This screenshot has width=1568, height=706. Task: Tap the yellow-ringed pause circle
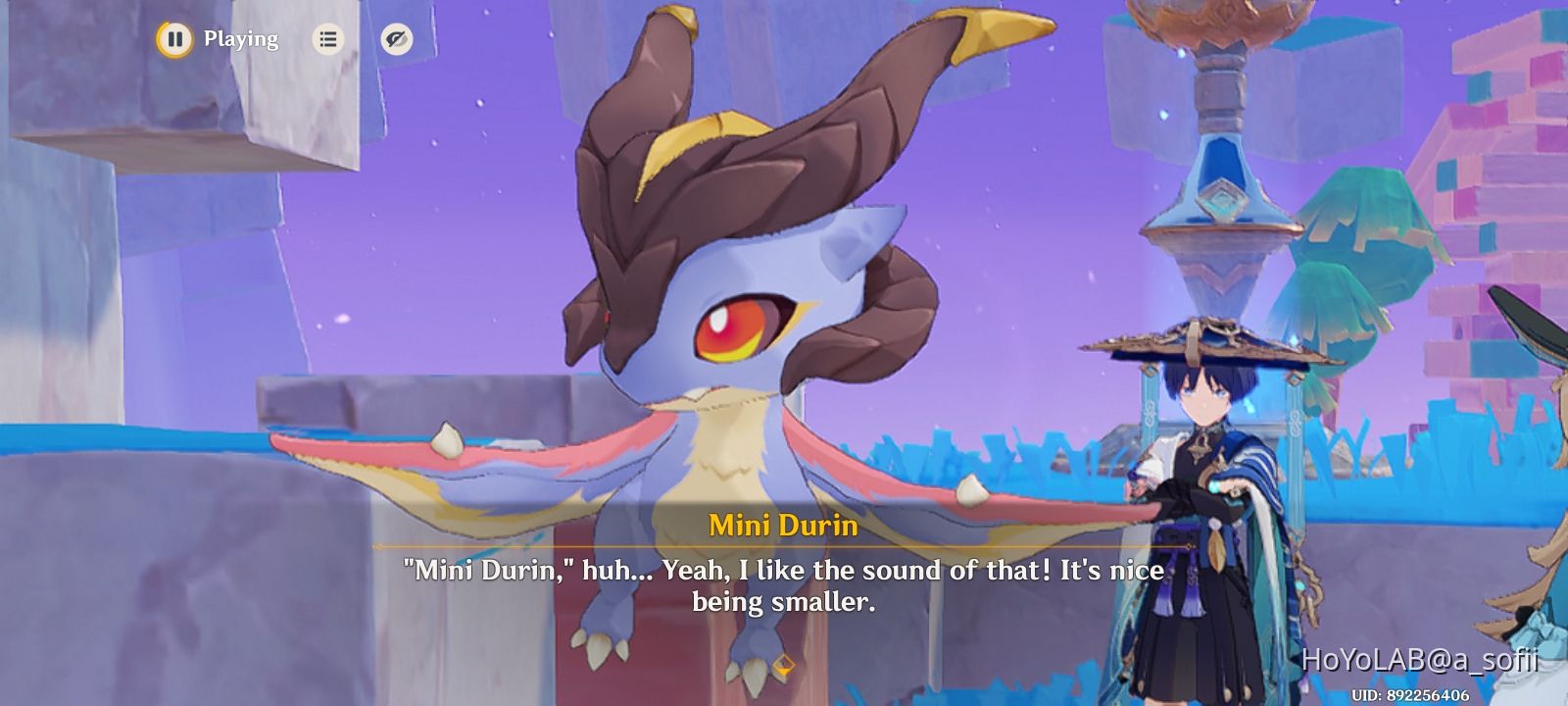click(x=173, y=39)
